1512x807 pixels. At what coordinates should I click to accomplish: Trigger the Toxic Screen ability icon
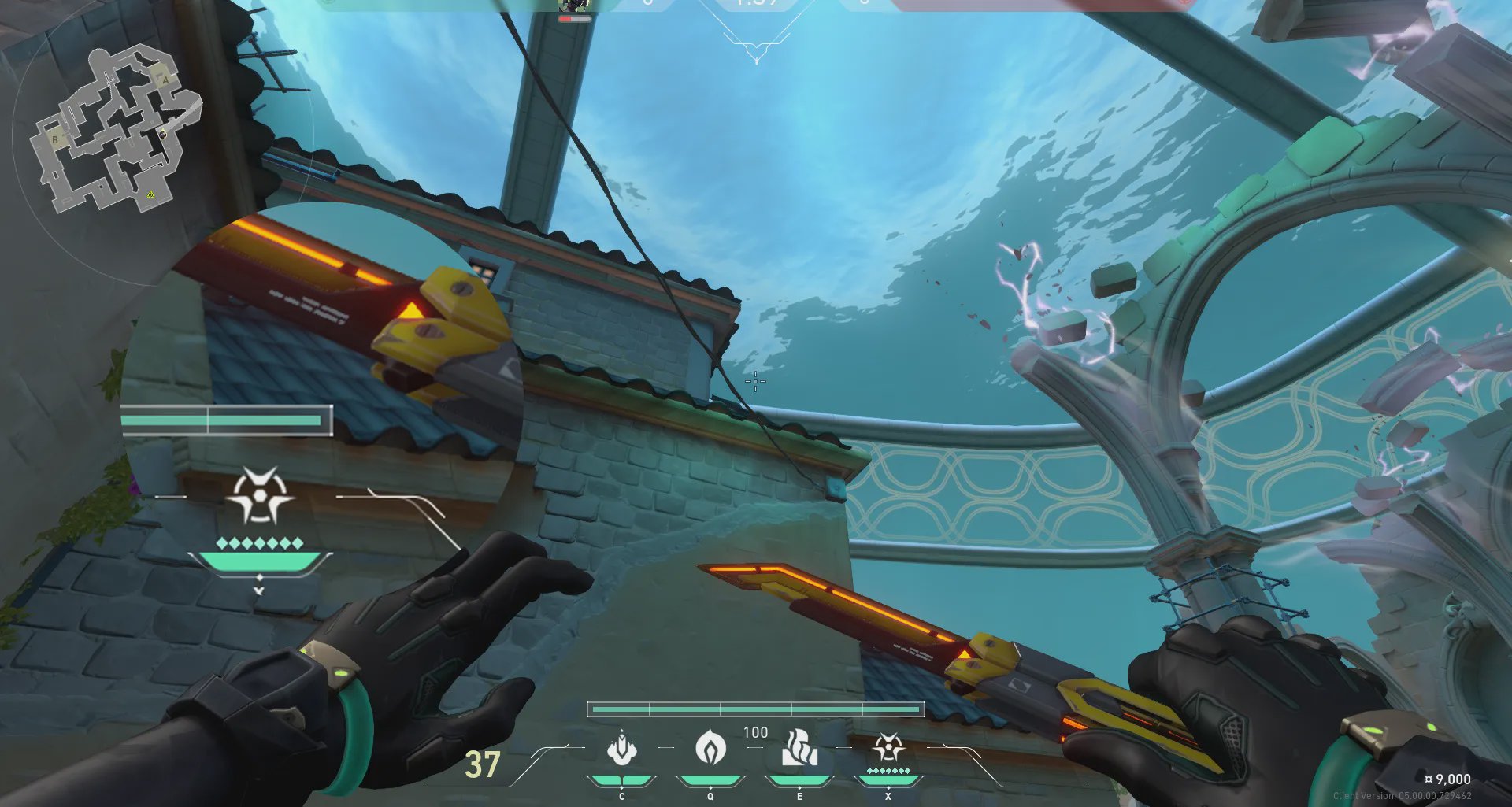point(799,748)
